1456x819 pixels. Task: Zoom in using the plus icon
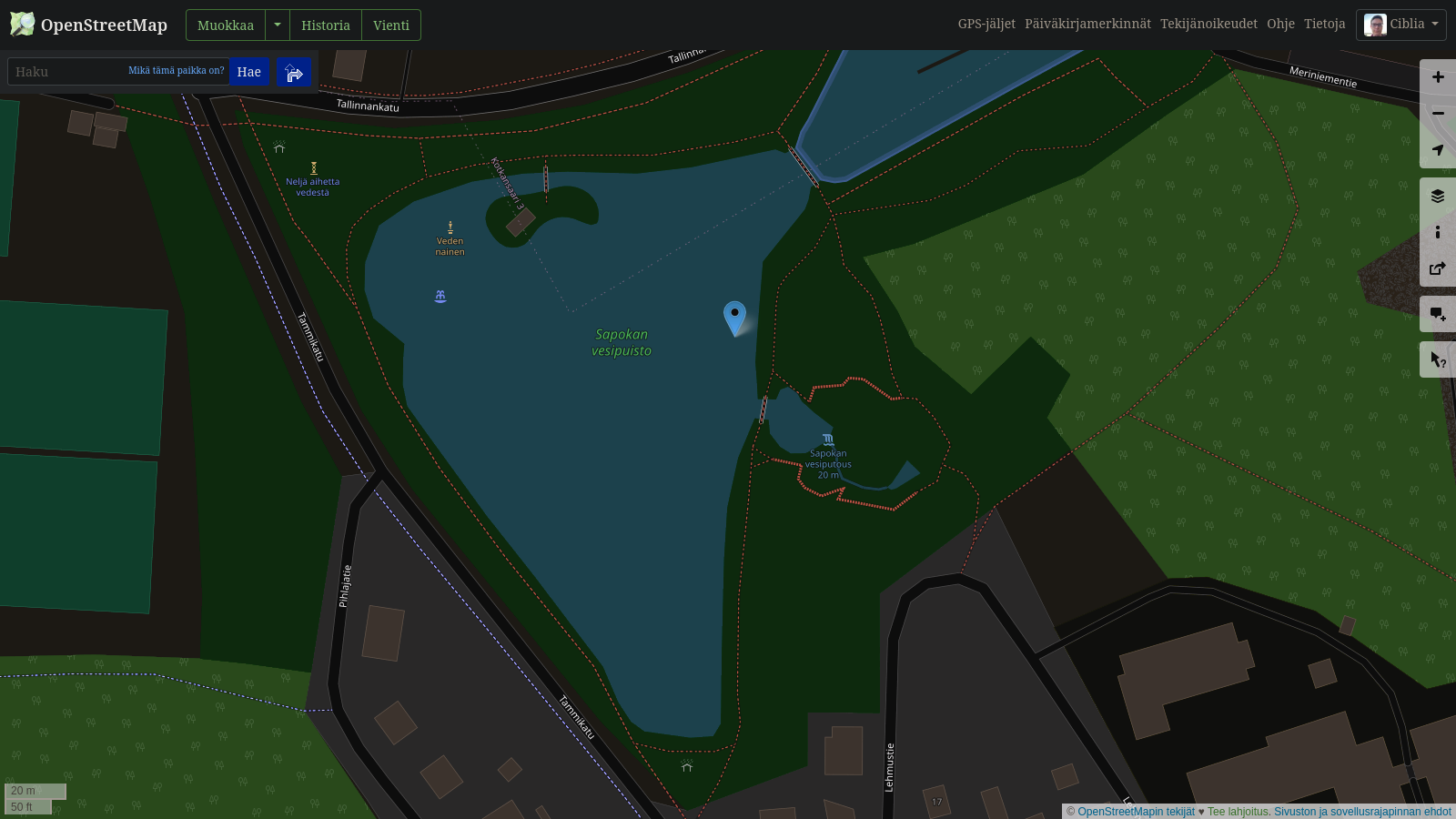(x=1438, y=76)
